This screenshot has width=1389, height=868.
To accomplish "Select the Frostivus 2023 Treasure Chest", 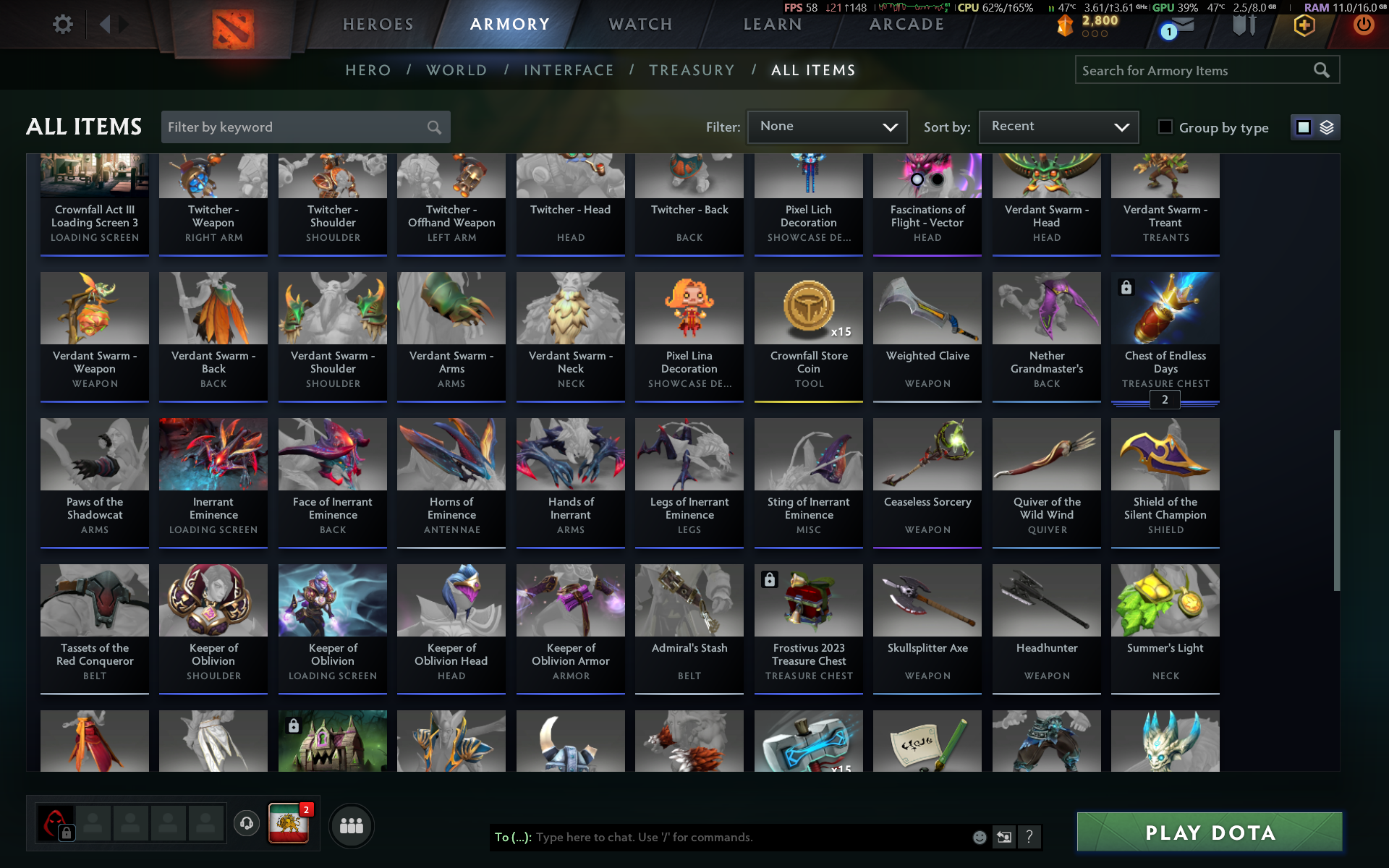I will coord(808,627).
